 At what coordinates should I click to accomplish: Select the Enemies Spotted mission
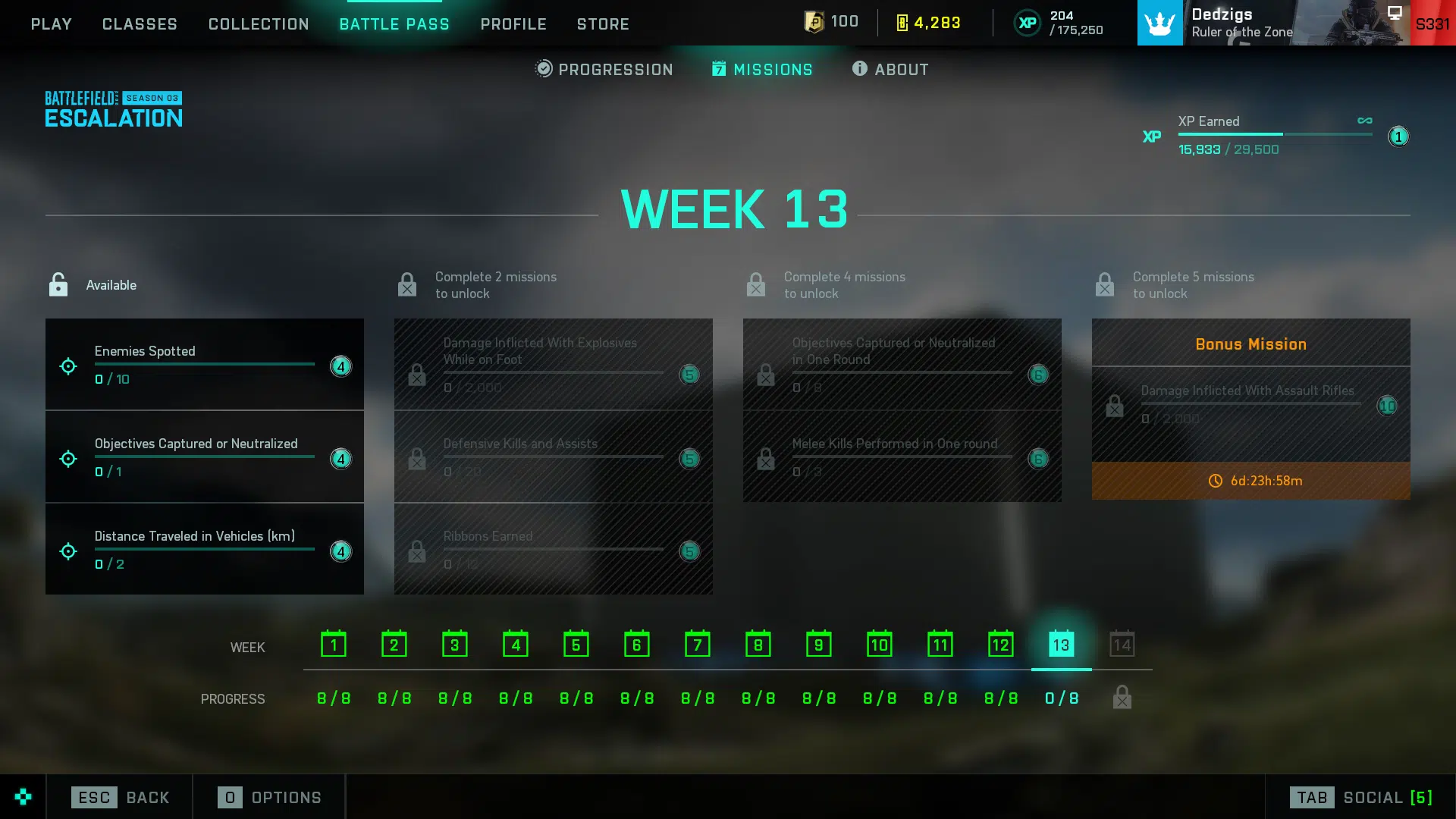(204, 365)
